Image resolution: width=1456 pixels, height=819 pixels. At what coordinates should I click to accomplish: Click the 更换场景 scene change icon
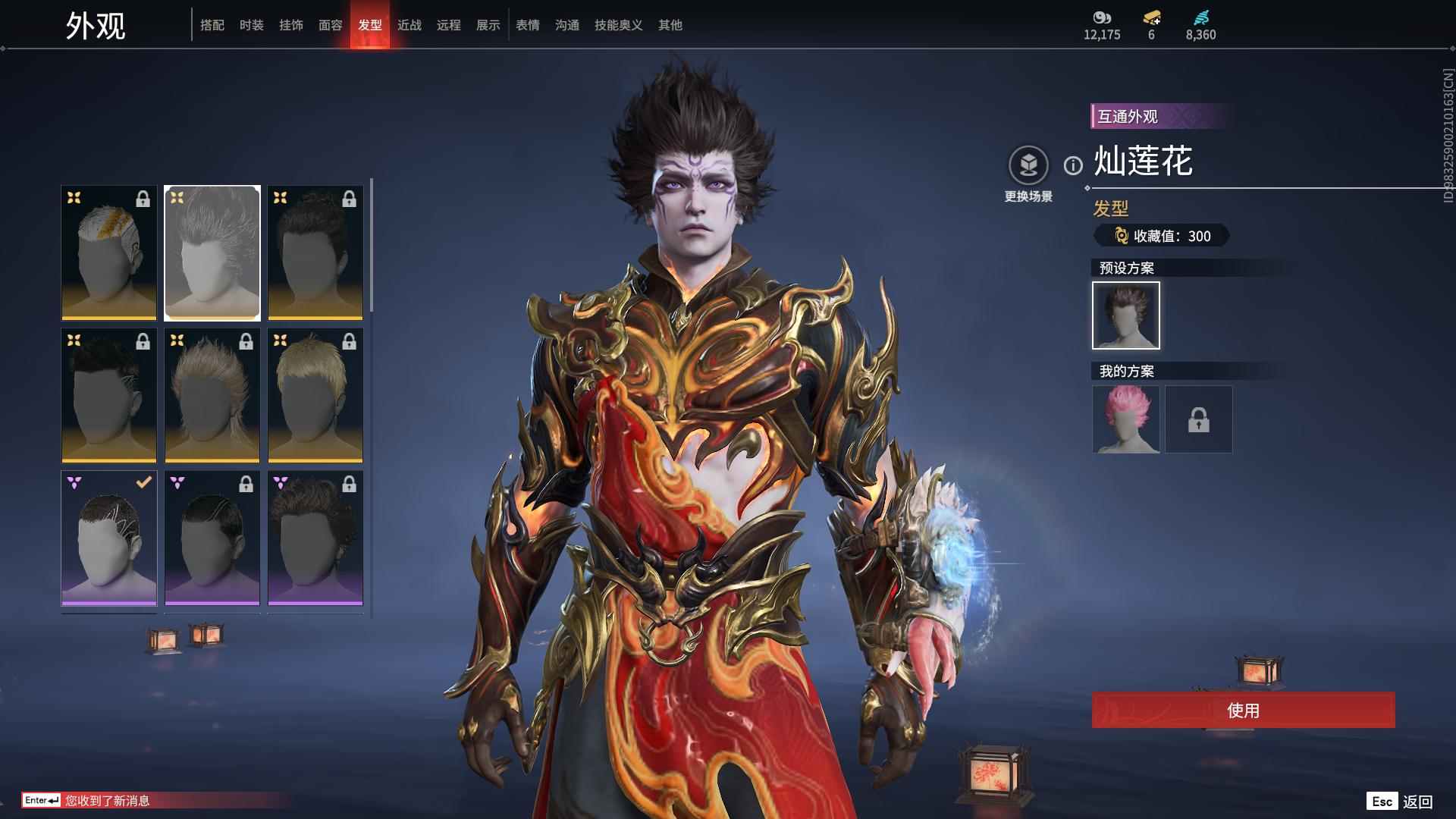click(x=1028, y=165)
